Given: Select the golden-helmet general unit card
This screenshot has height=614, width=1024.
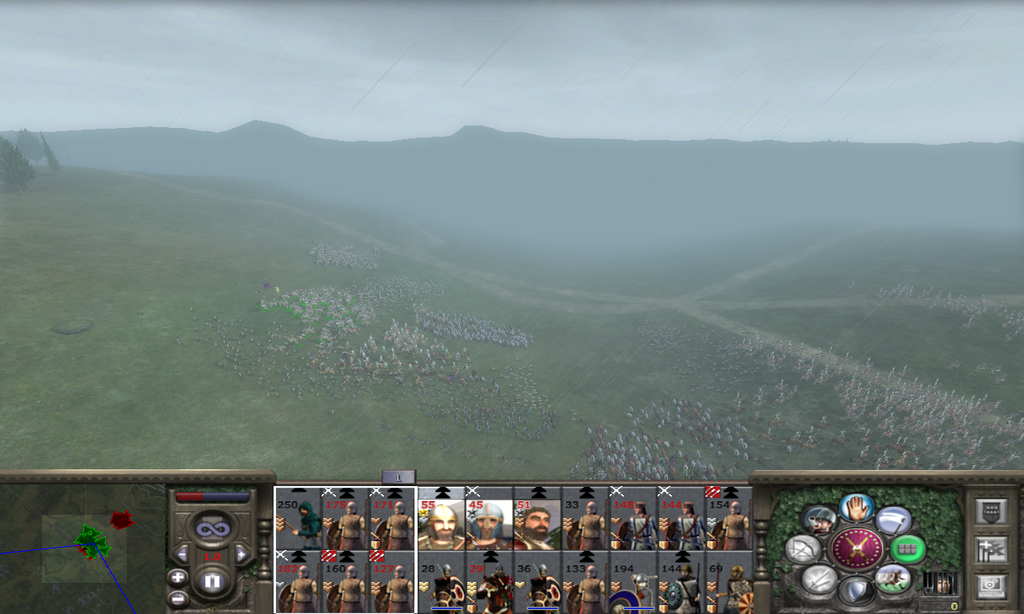Looking at the screenshot, I should point(442,520).
